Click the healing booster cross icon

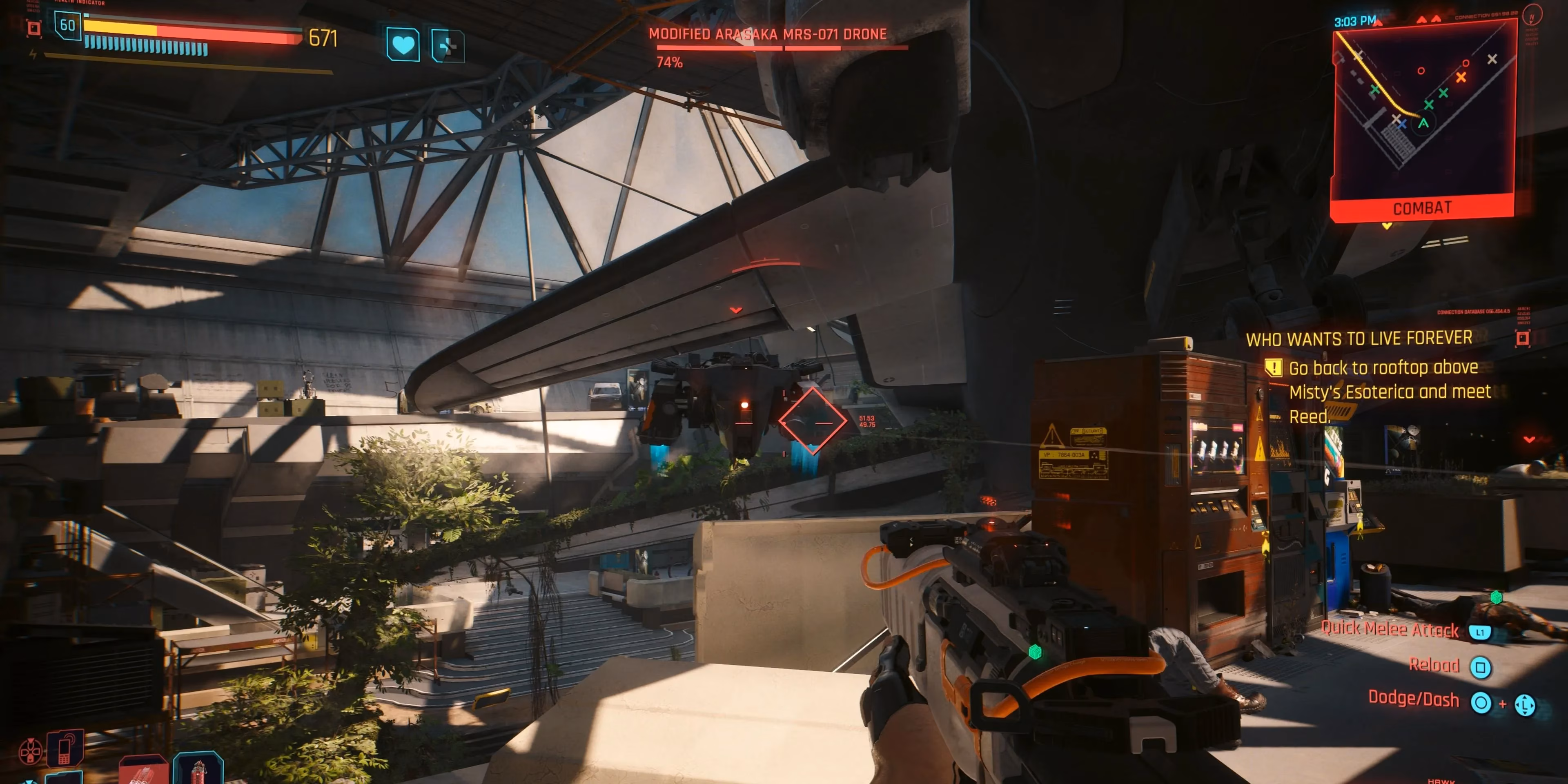coord(448,47)
